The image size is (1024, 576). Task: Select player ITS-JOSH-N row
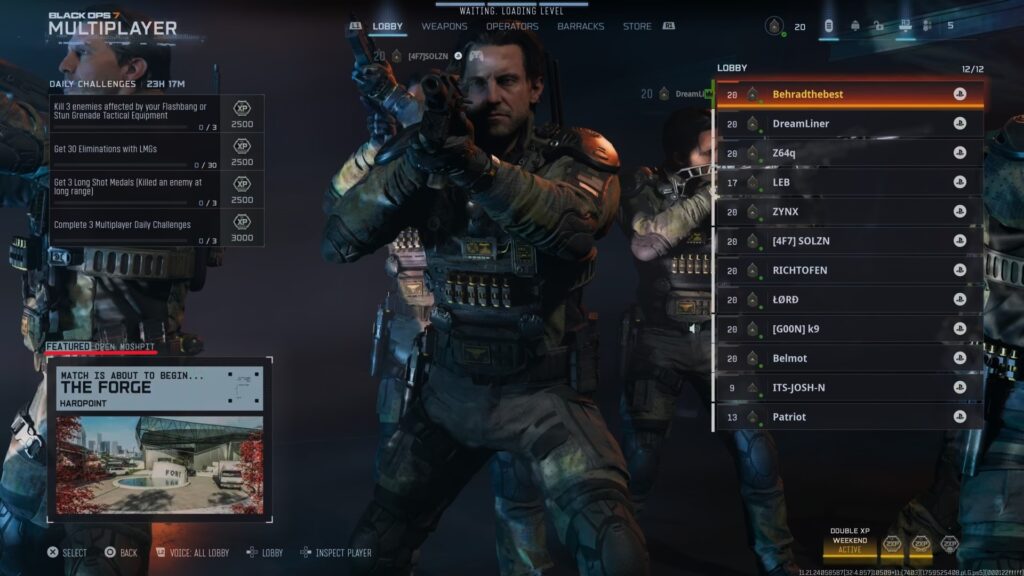pos(849,388)
